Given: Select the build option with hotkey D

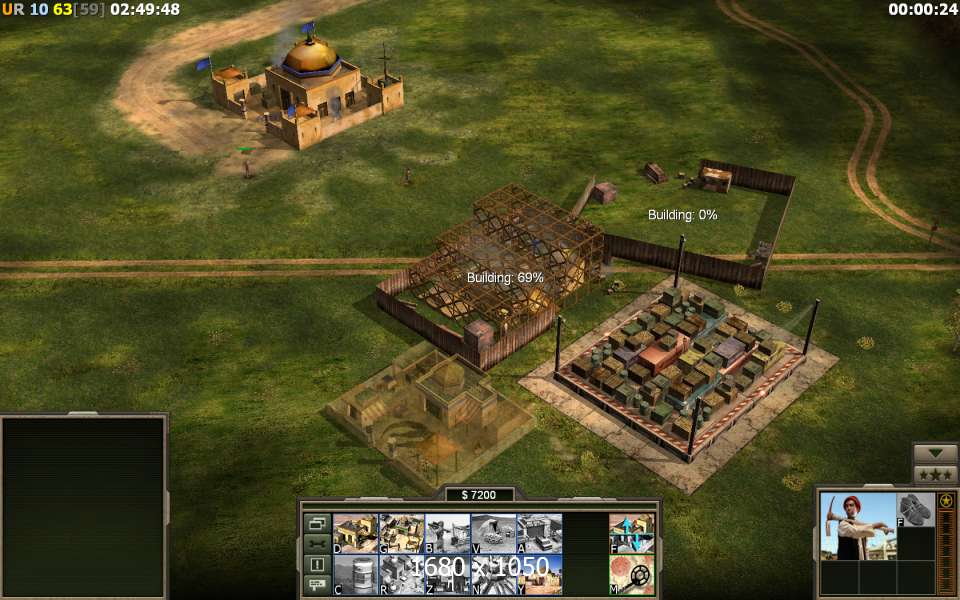Looking at the screenshot, I should (x=355, y=533).
